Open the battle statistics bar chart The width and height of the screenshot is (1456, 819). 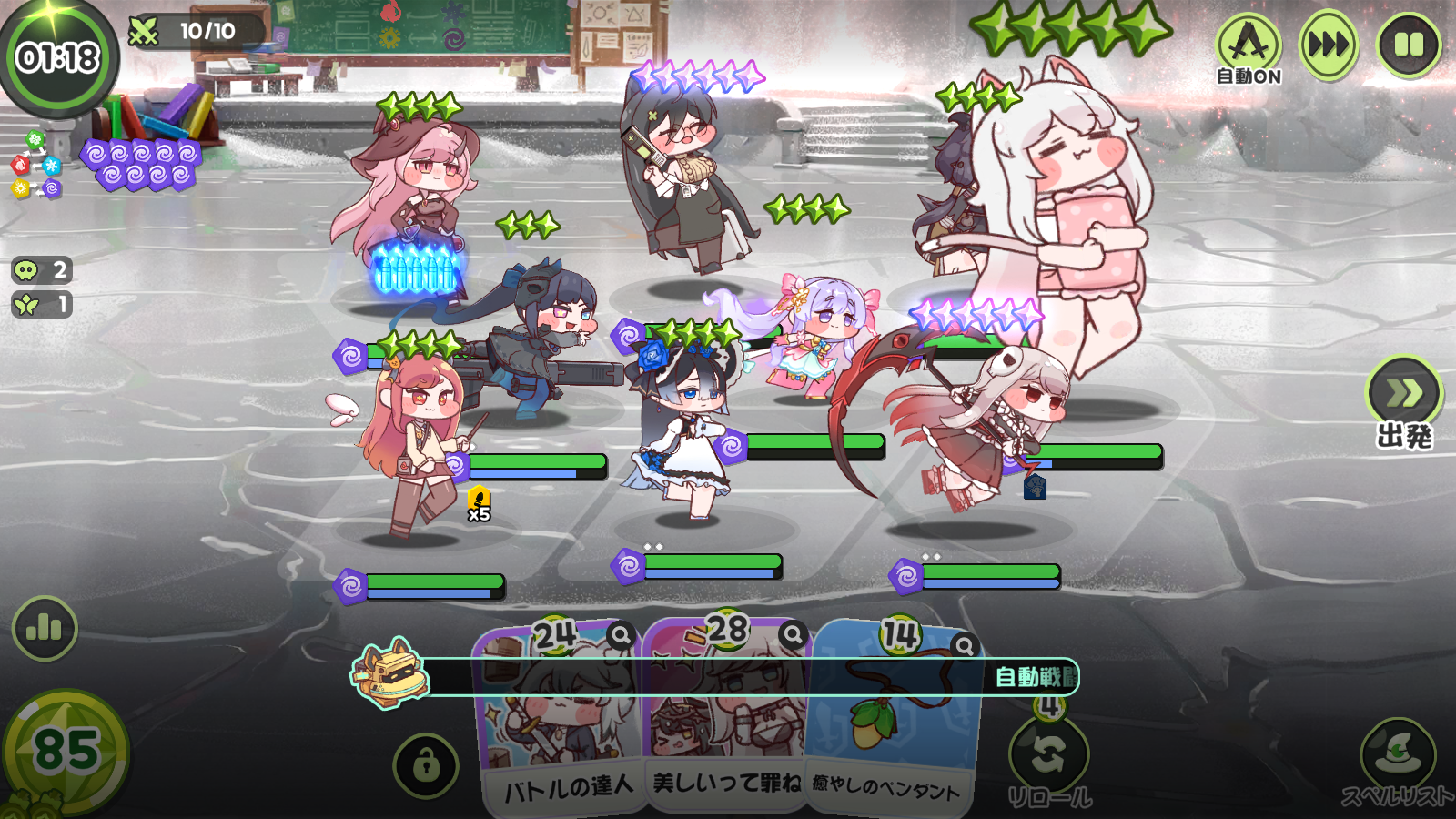click(x=45, y=628)
